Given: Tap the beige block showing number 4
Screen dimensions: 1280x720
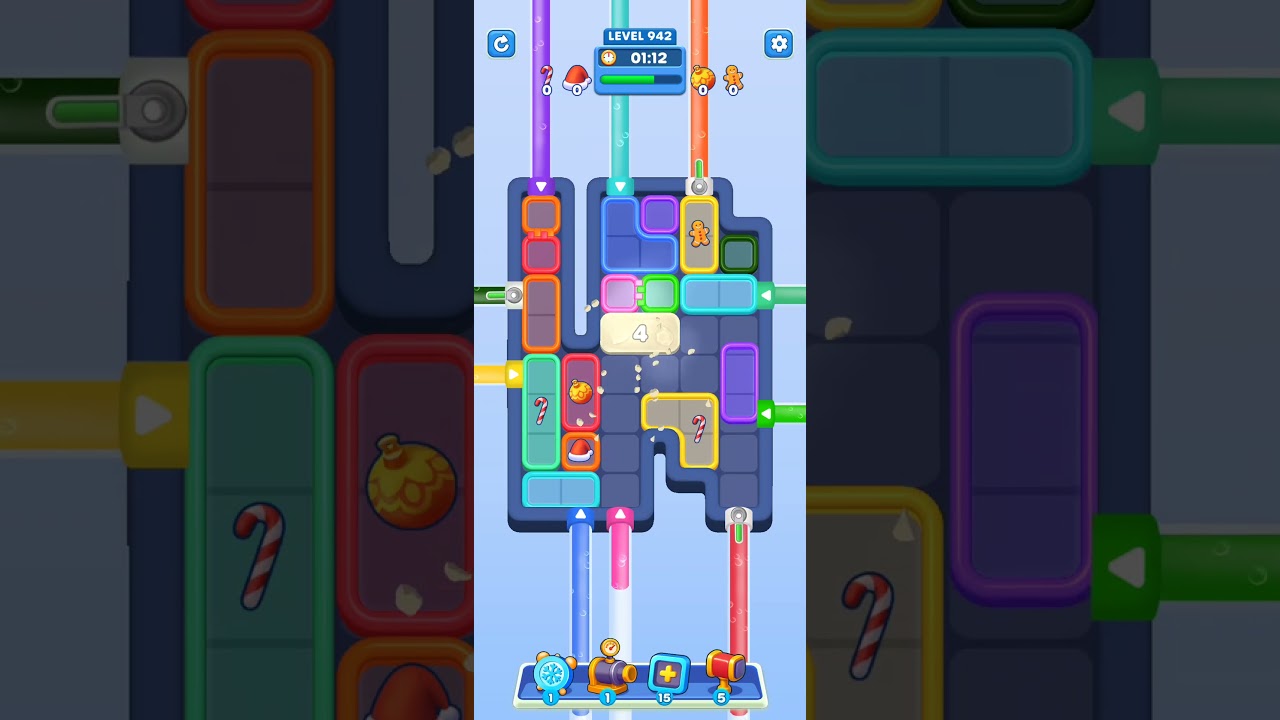Looking at the screenshot, I should 639,333.
